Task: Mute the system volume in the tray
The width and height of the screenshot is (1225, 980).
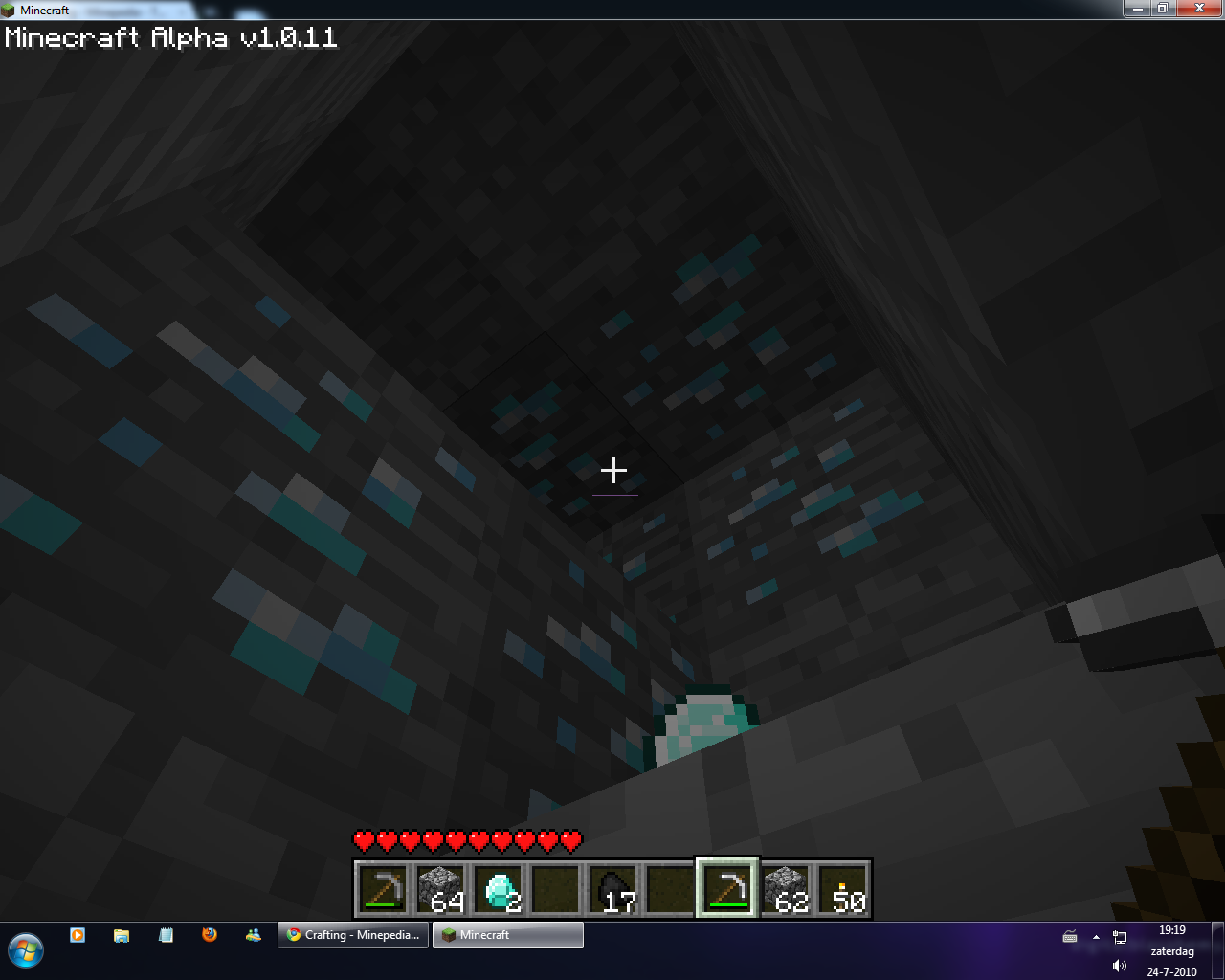Action: [1119, 965]
